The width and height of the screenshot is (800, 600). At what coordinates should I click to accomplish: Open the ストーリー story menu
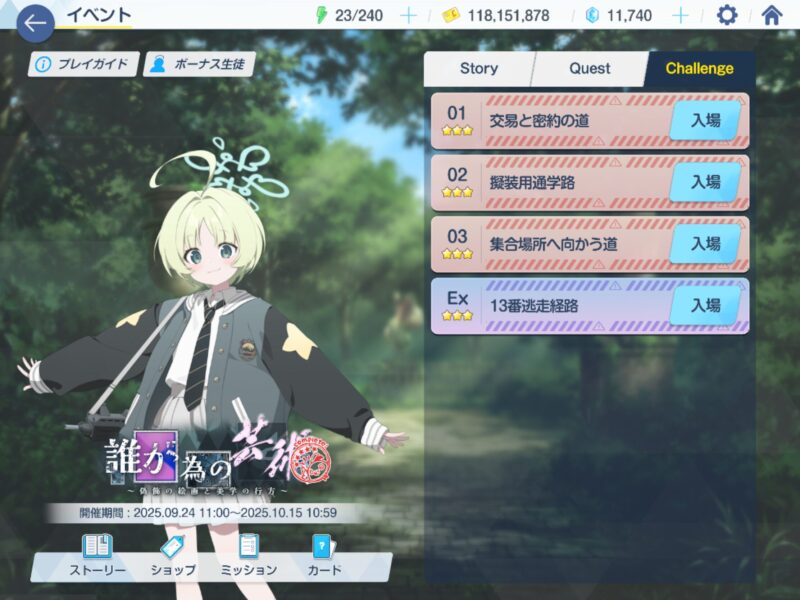click(x=97, y=556)
